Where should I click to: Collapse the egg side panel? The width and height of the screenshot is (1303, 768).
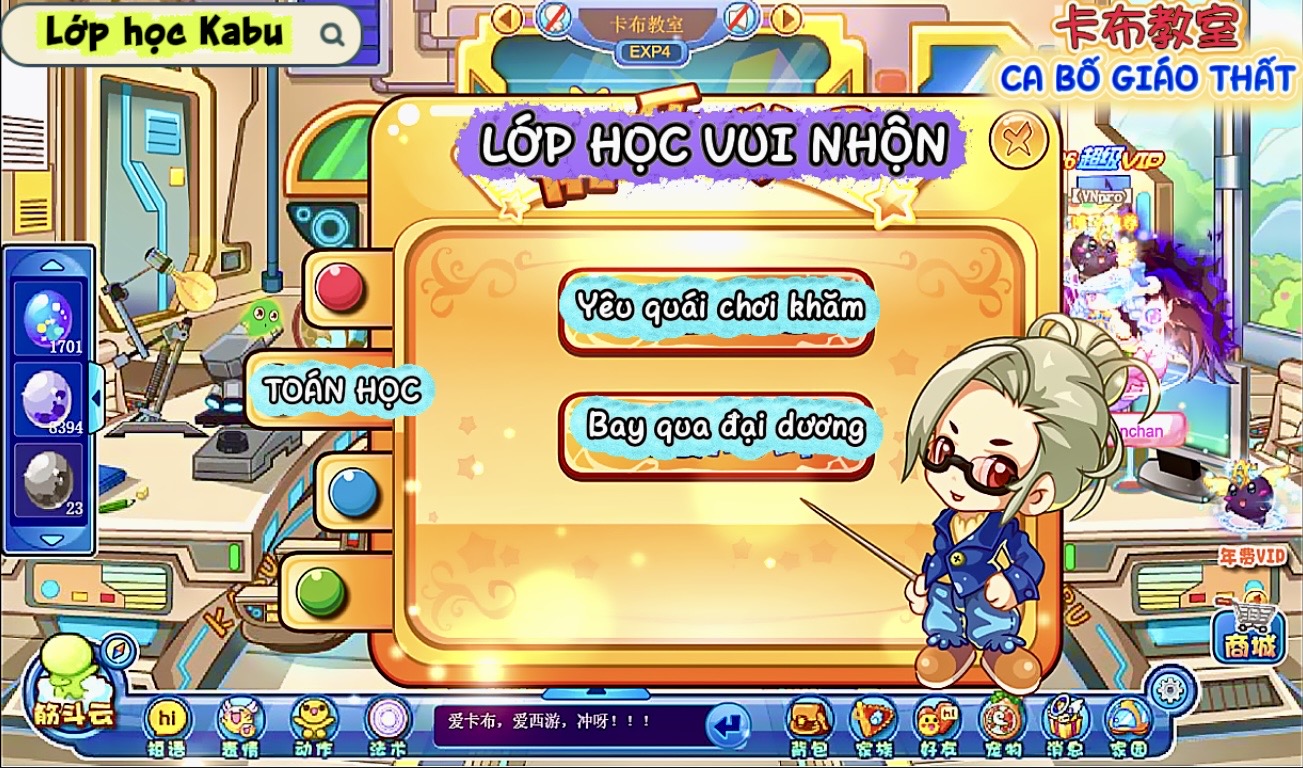click(96, 398)
